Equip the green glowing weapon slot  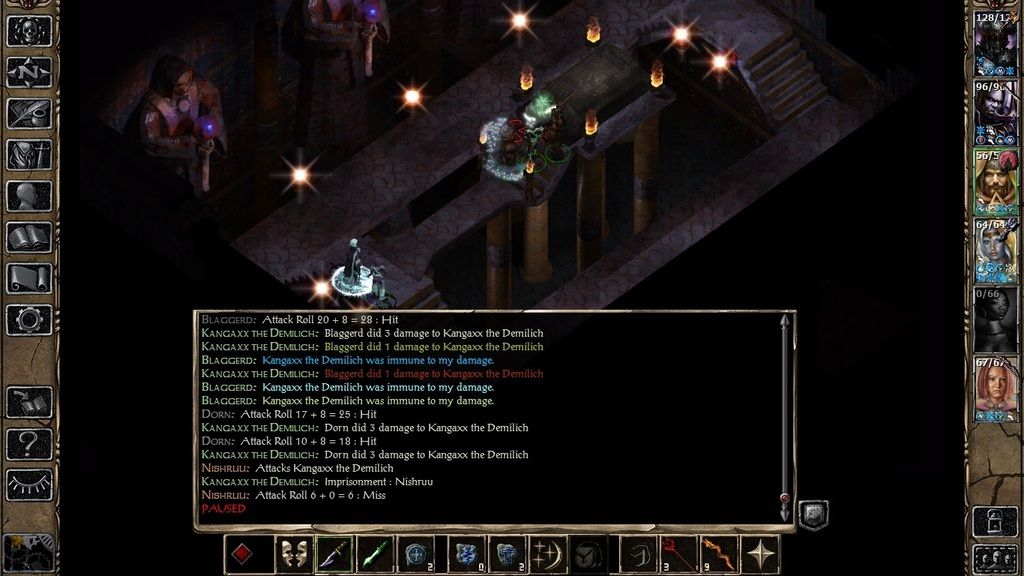[x=375, y=554]
